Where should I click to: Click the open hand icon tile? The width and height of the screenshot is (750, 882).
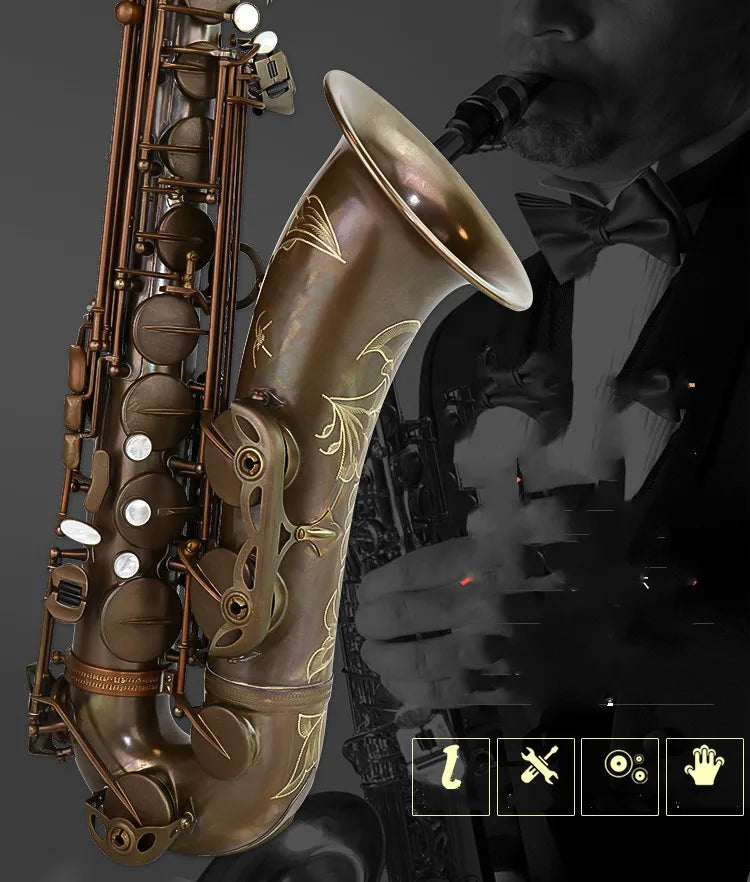pyautogui.click(x=705, y=777)
